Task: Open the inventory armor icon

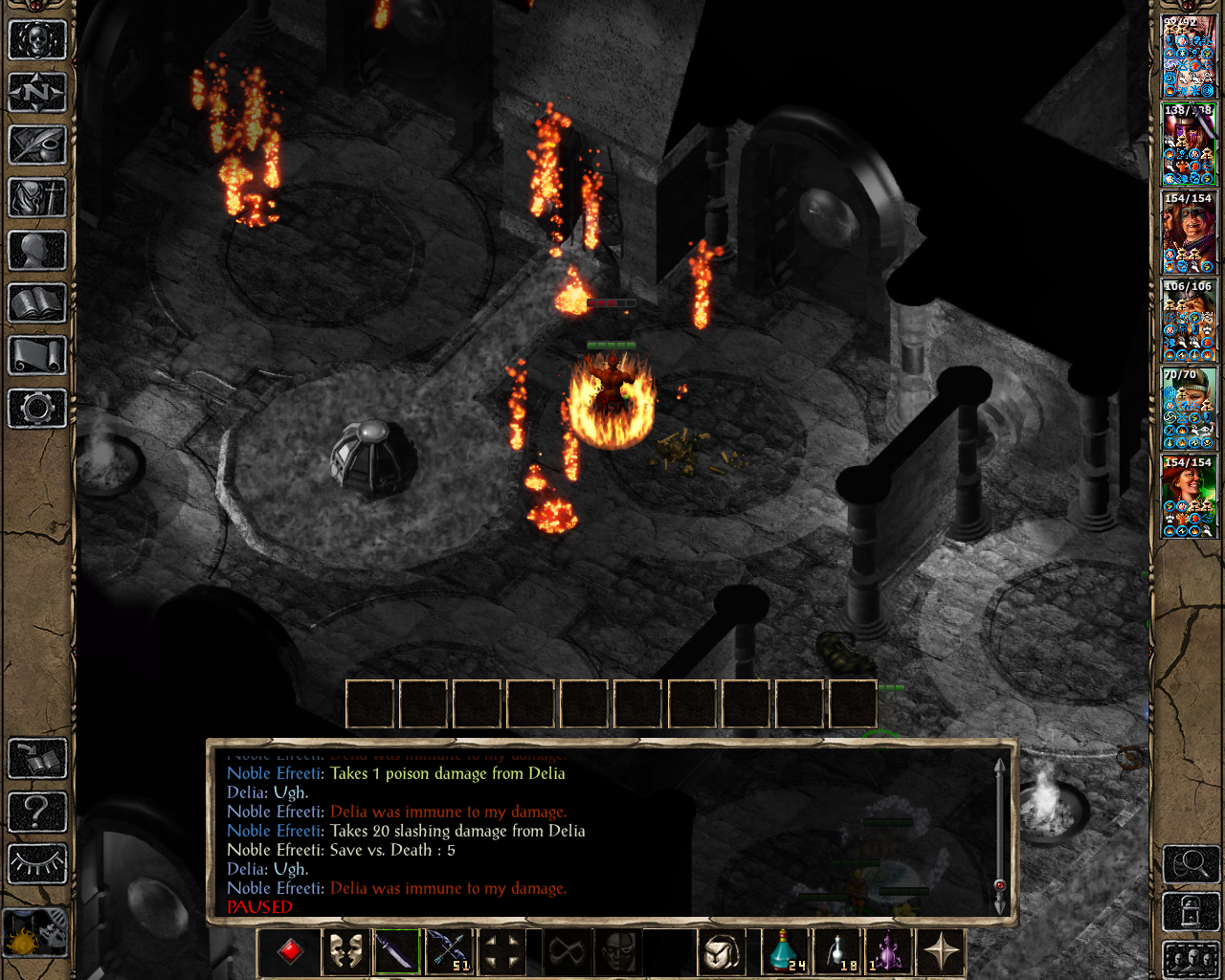Action: pyautogui.click(x=37, y=198)
